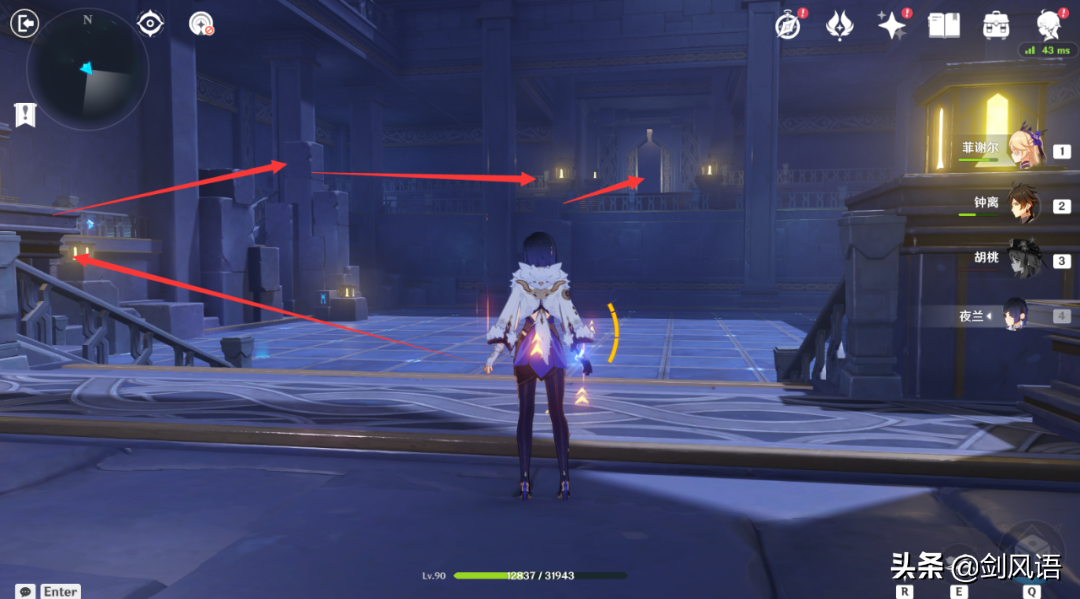Screen dimensions: 1080x599
Task: Open the backpack inventory icon
Action: pos(996,26)
